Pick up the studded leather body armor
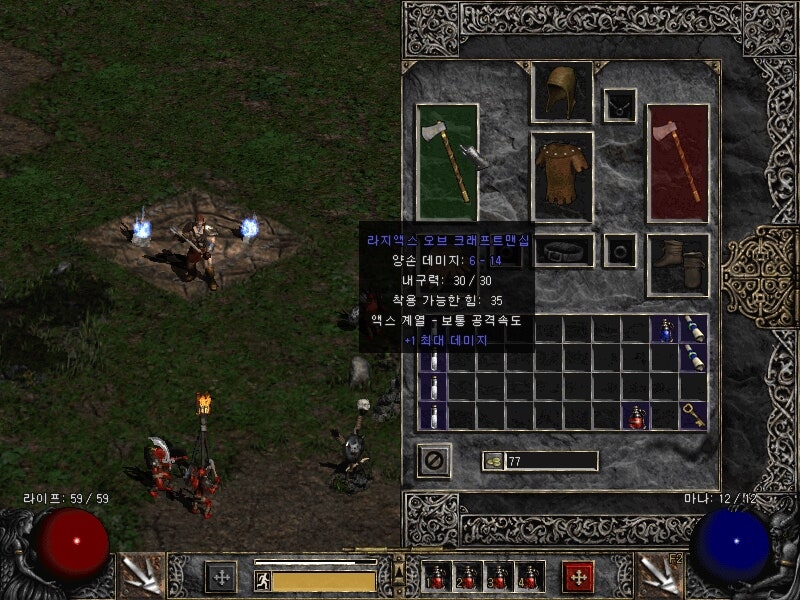This screenshot has height=600, width=800. (561, 176)
